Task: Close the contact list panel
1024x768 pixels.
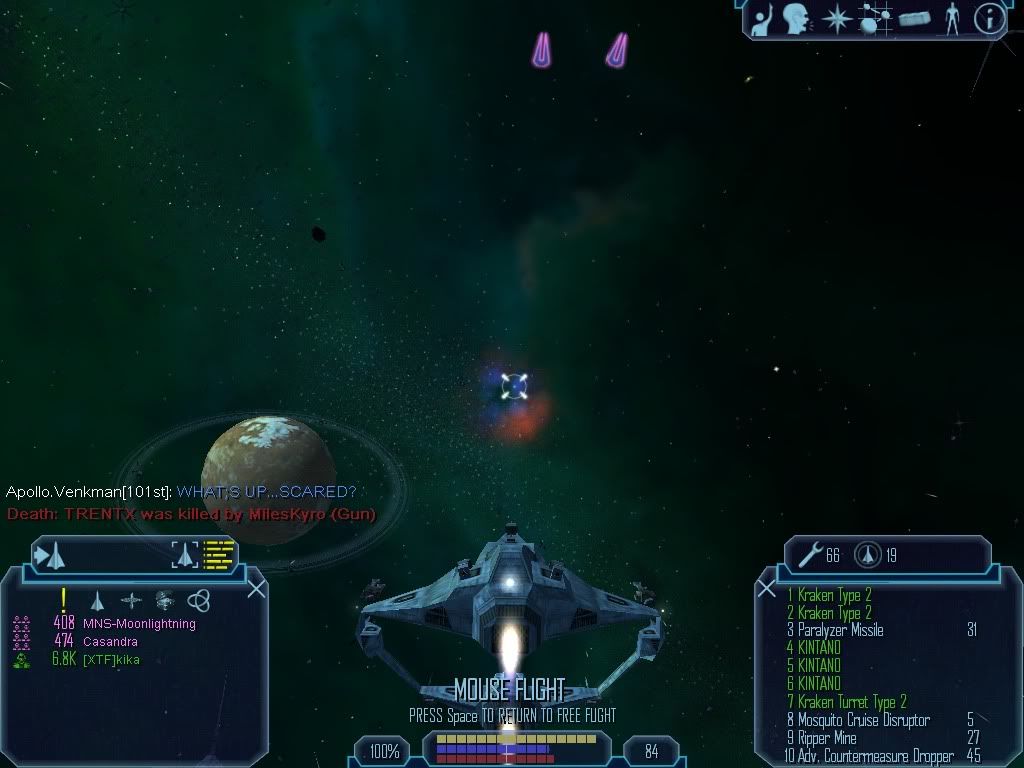Action: tap(256, 588)
